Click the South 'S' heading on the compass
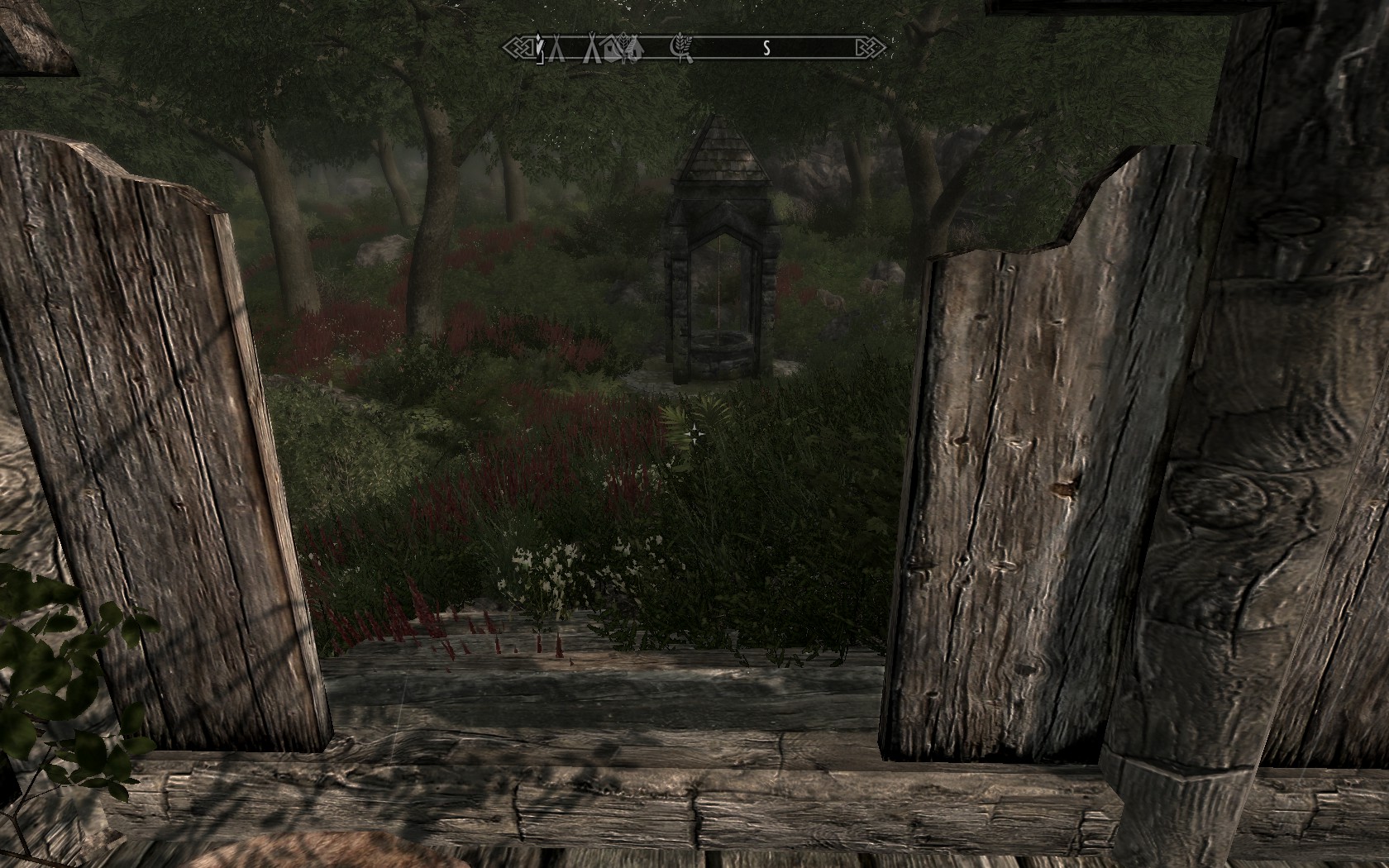This screenshot has height=868, width=1389. coord(766,49)
